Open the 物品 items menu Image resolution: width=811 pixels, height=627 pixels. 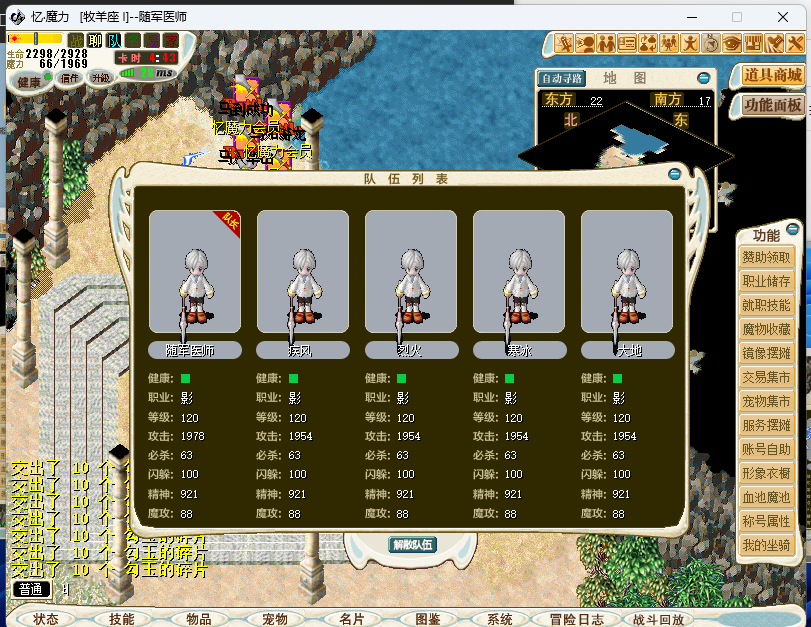click(199, 619)
